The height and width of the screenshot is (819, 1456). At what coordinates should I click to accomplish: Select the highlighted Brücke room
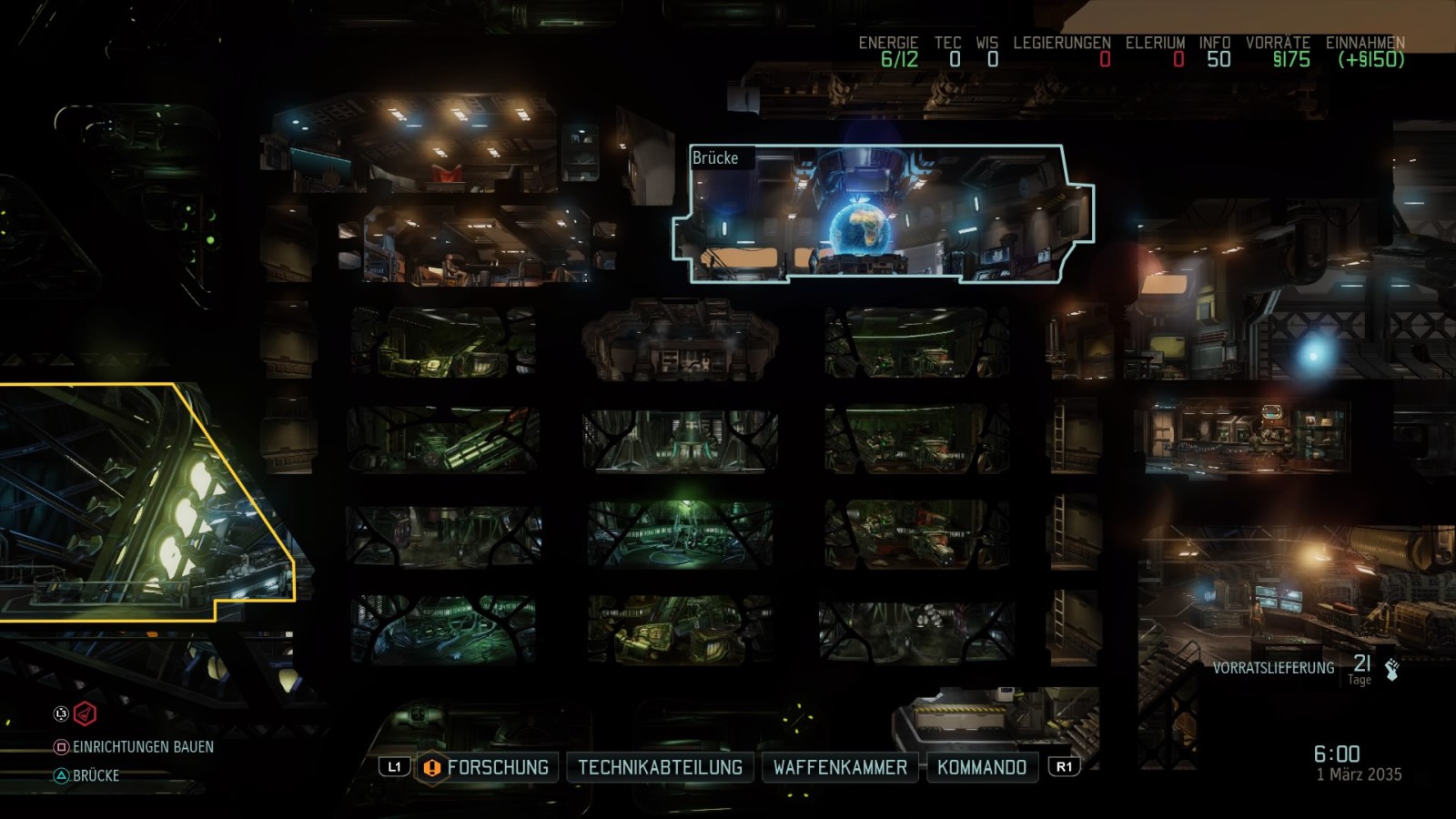[883, 215]
